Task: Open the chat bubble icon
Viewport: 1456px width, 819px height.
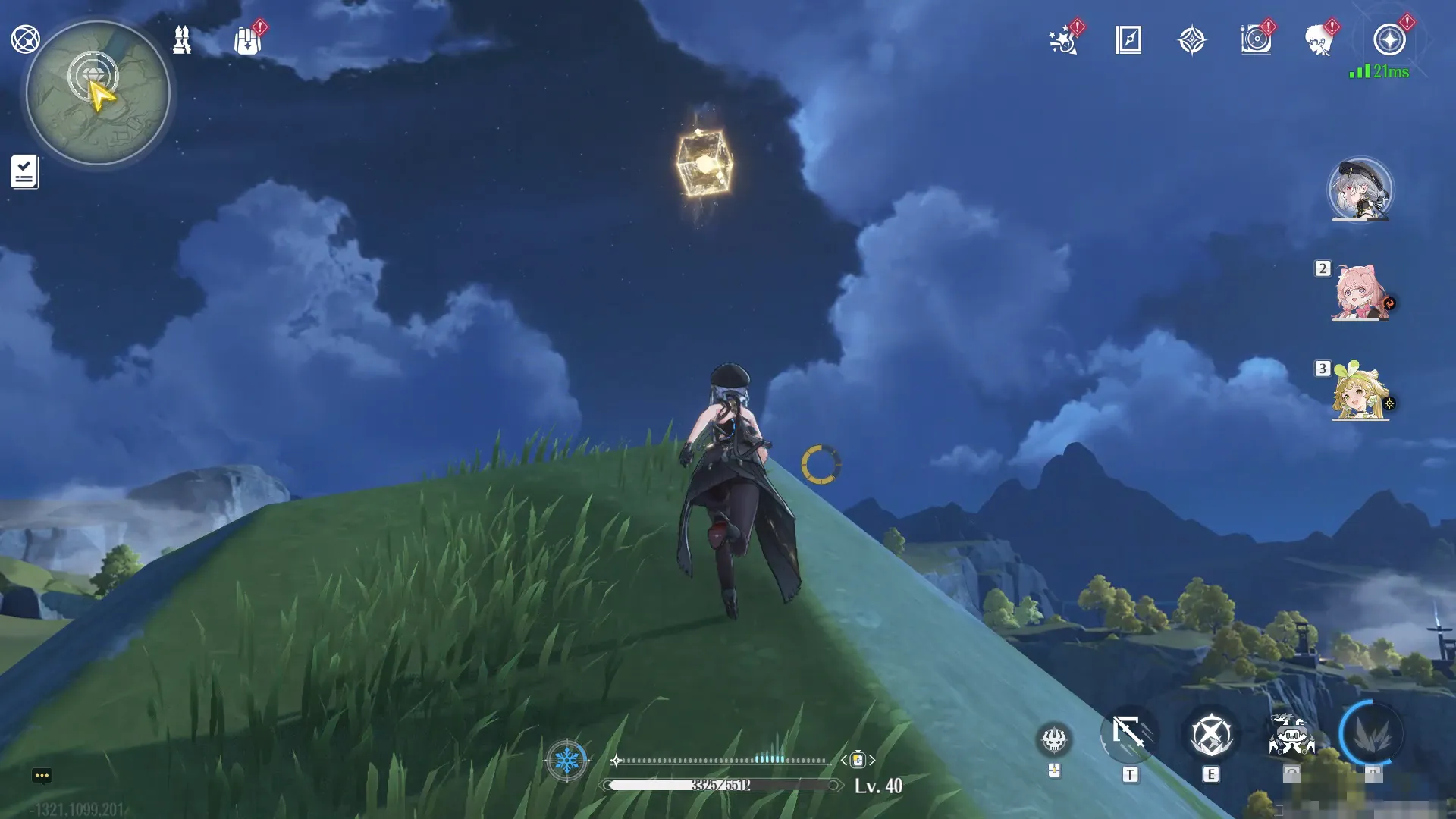Action: (42, 776)
